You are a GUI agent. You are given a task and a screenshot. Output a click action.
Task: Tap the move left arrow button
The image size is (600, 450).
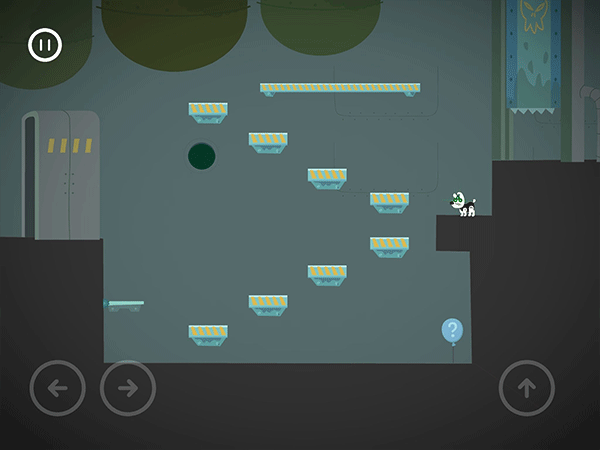pos(58,388)
